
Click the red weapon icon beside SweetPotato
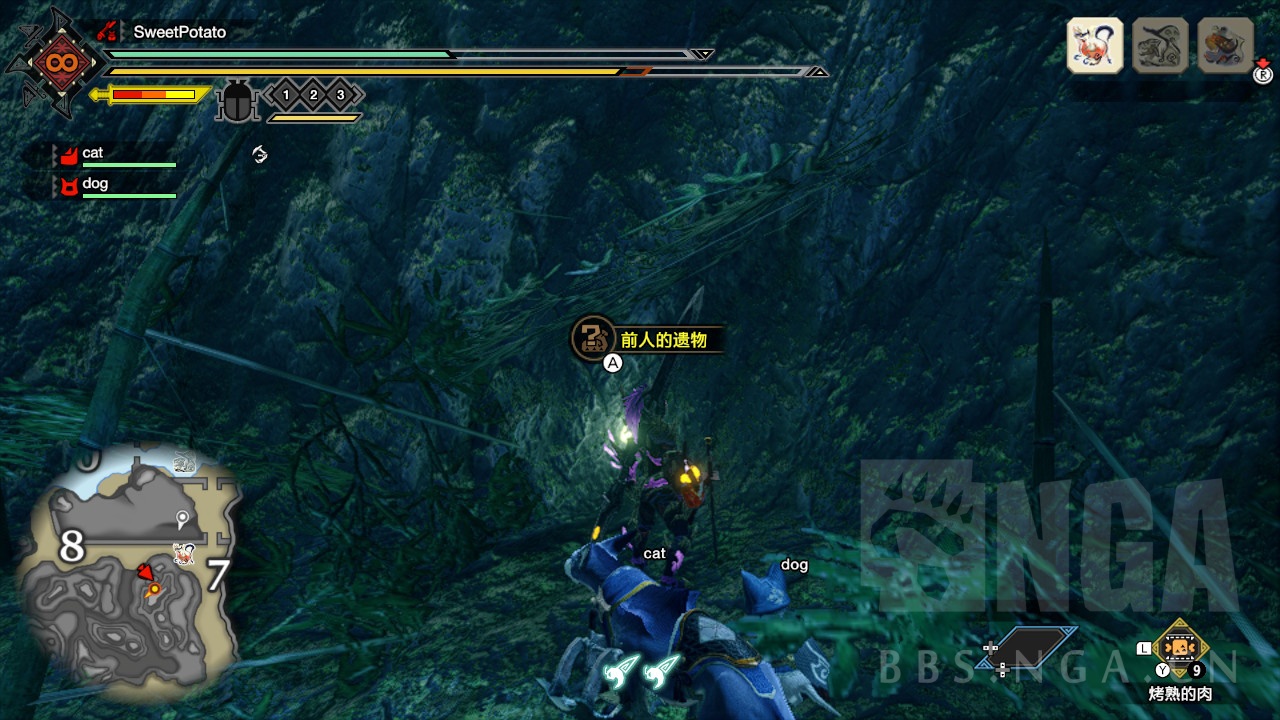[x=108, y=32]
